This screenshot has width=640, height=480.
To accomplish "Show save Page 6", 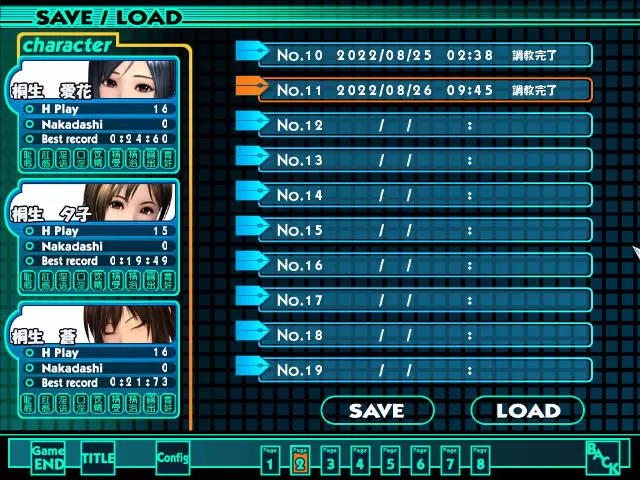I will click(x=420, y=459).
